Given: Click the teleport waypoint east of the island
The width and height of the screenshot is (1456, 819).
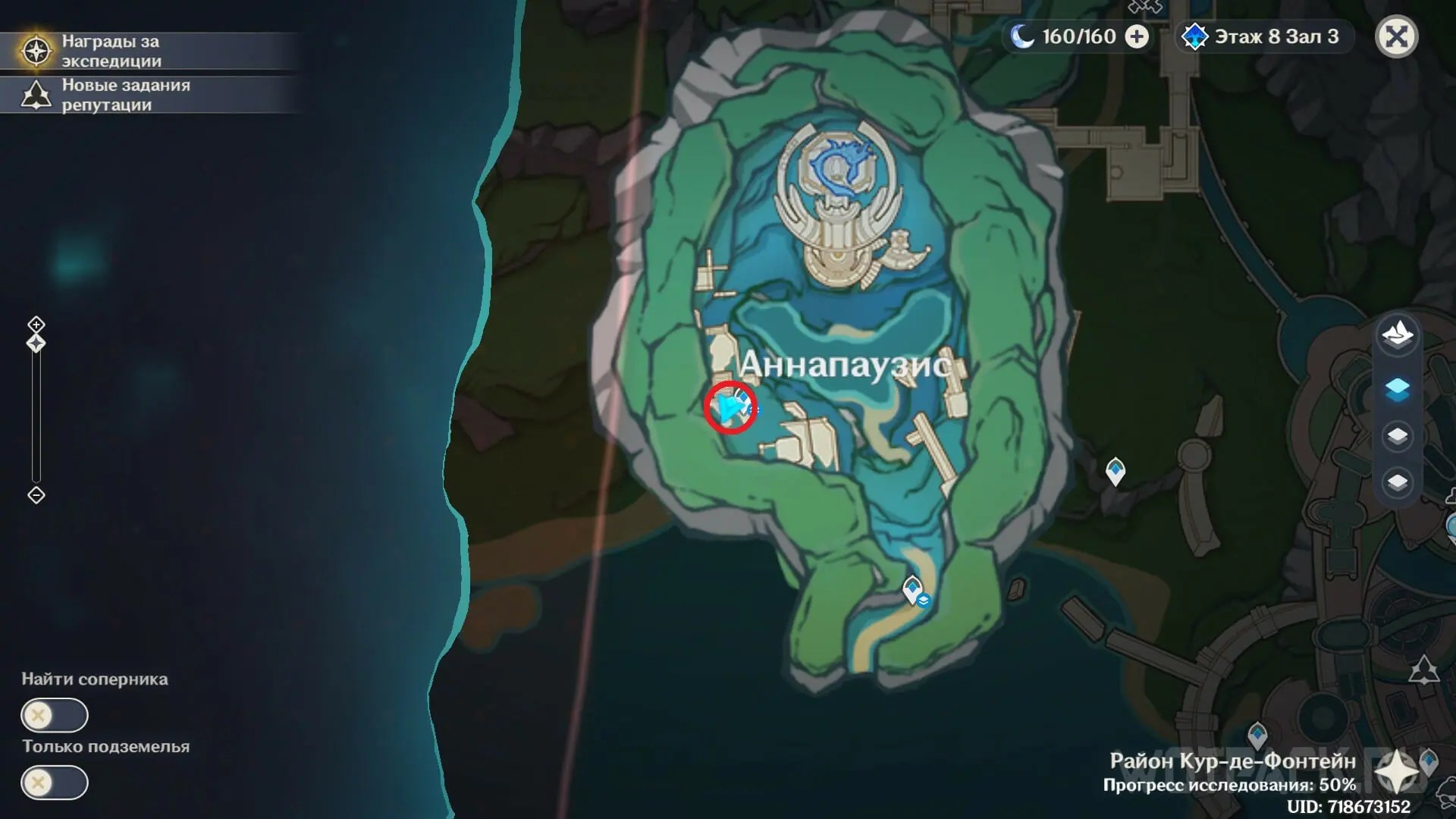Looking at the screenshot, I should coord(1116,471).
